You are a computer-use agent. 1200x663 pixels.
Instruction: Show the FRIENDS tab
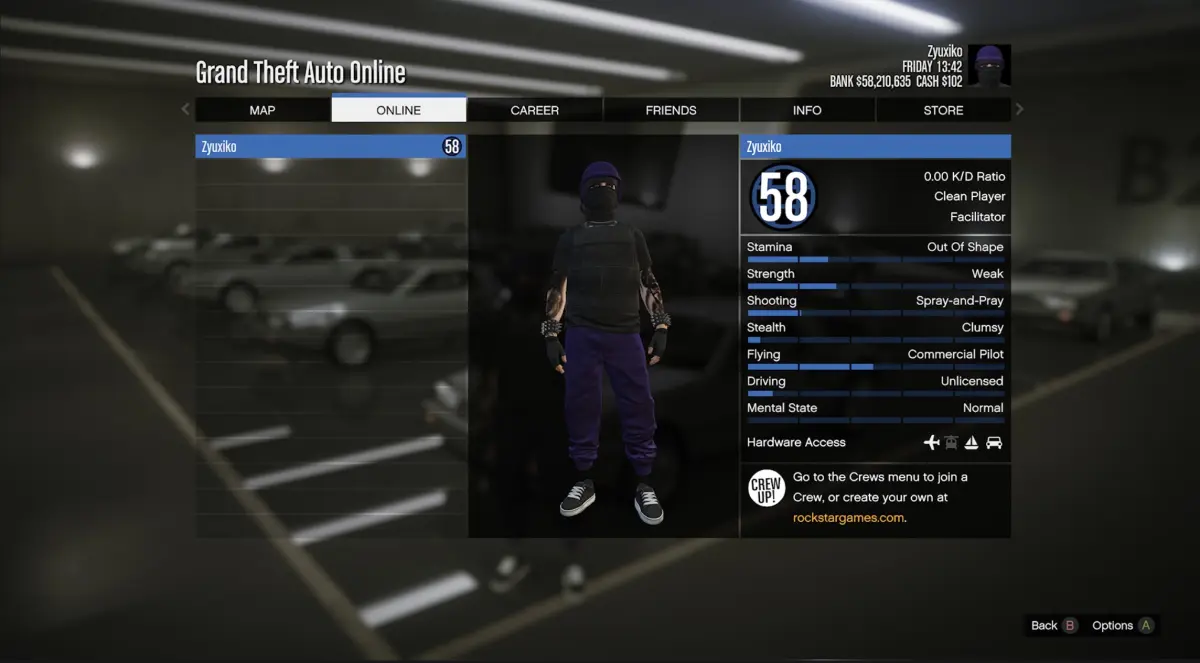(670, 110)
